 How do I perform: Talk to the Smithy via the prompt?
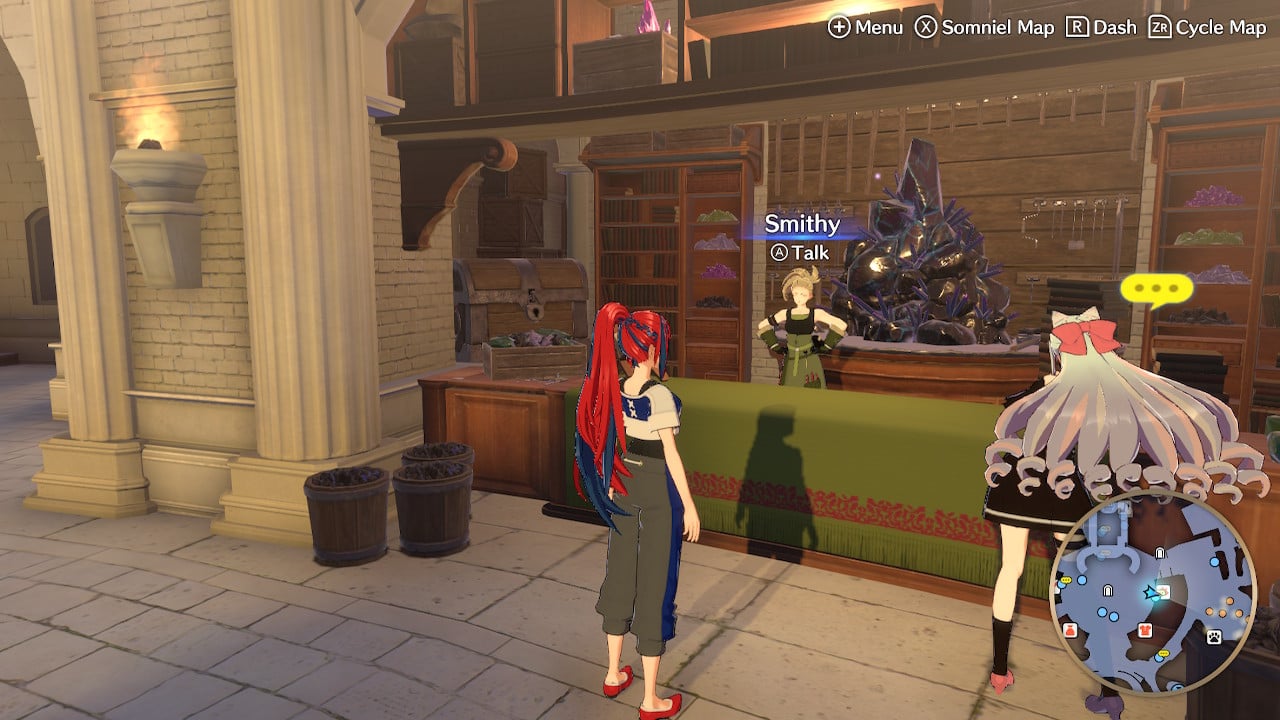click(x=799, y=253)
